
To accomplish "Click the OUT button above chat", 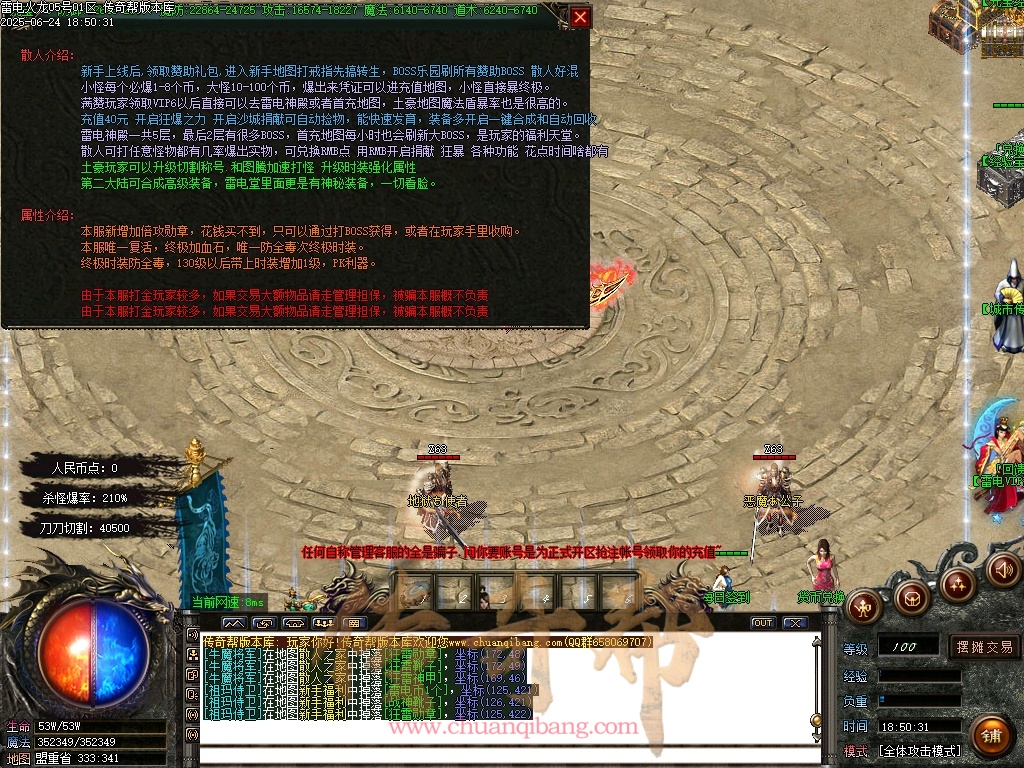I will (x=763, y=623).
